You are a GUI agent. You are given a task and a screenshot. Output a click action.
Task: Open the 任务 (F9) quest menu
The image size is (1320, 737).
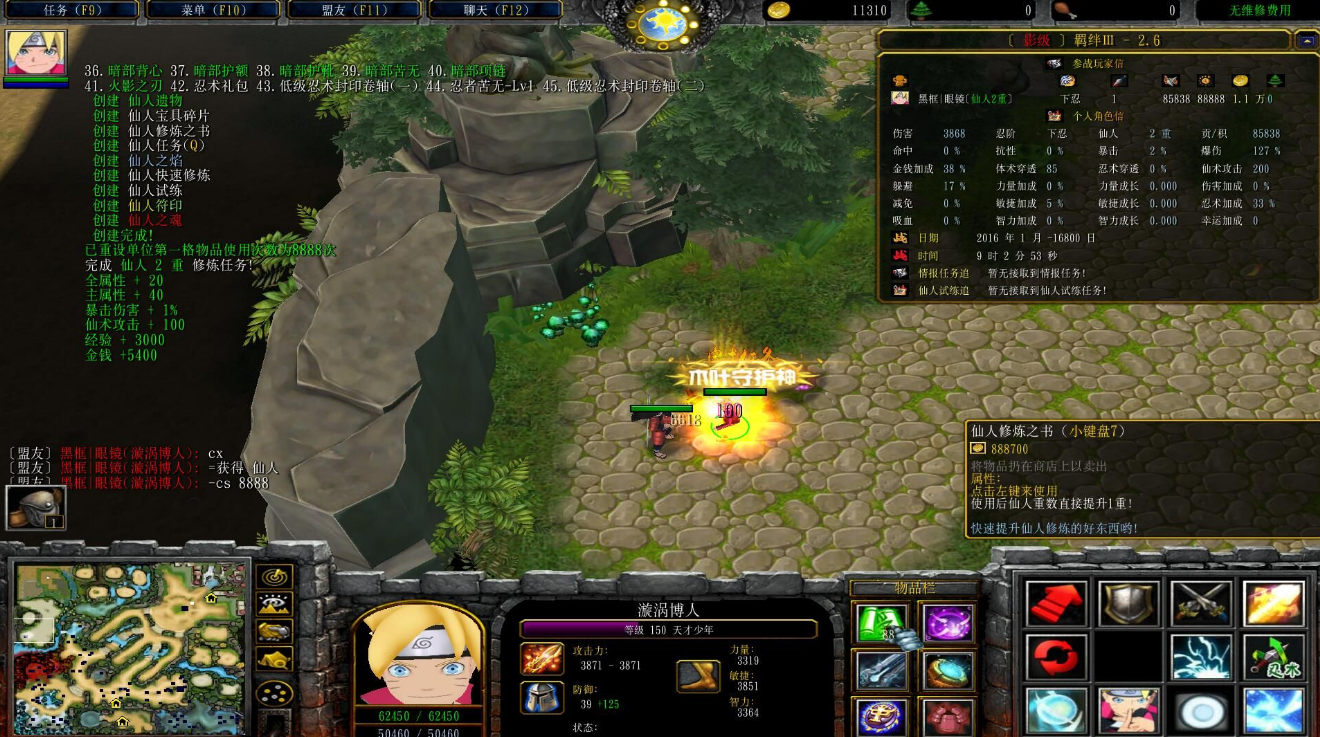point(70,10)
